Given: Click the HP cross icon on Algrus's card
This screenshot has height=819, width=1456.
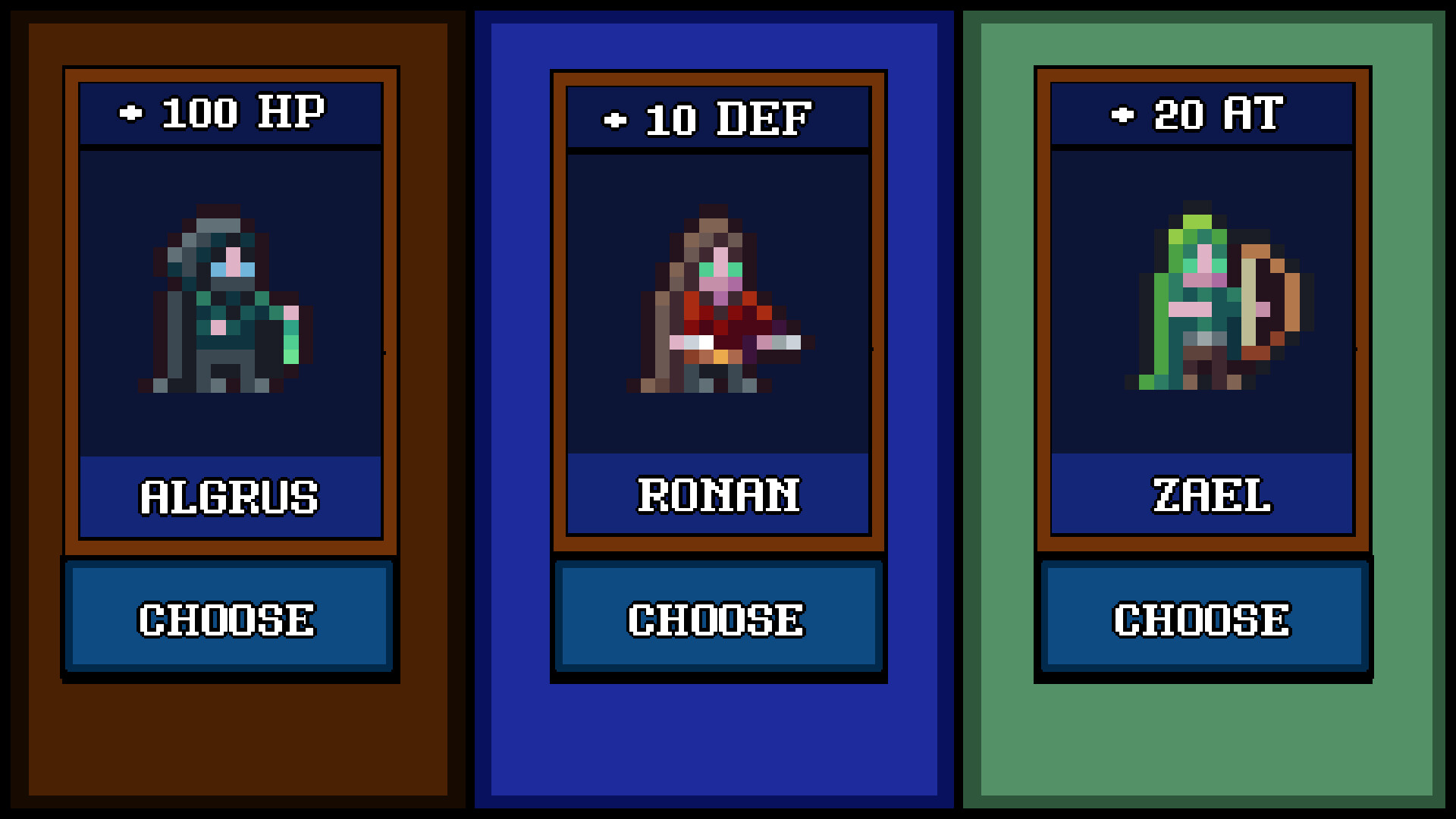Looking at the screenshot, I should coord(131,114).
